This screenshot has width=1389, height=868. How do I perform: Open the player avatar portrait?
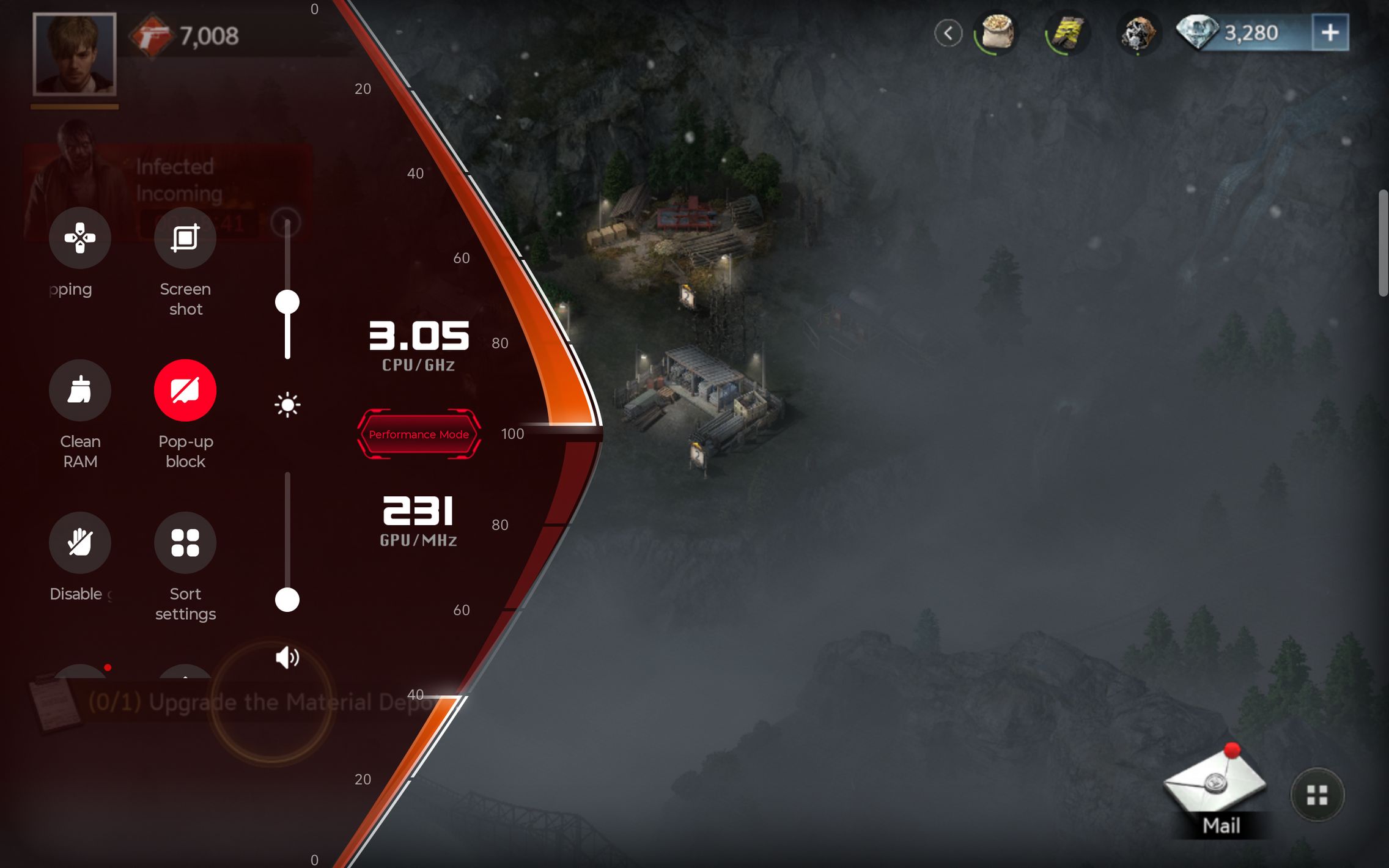tap(75, 54)
